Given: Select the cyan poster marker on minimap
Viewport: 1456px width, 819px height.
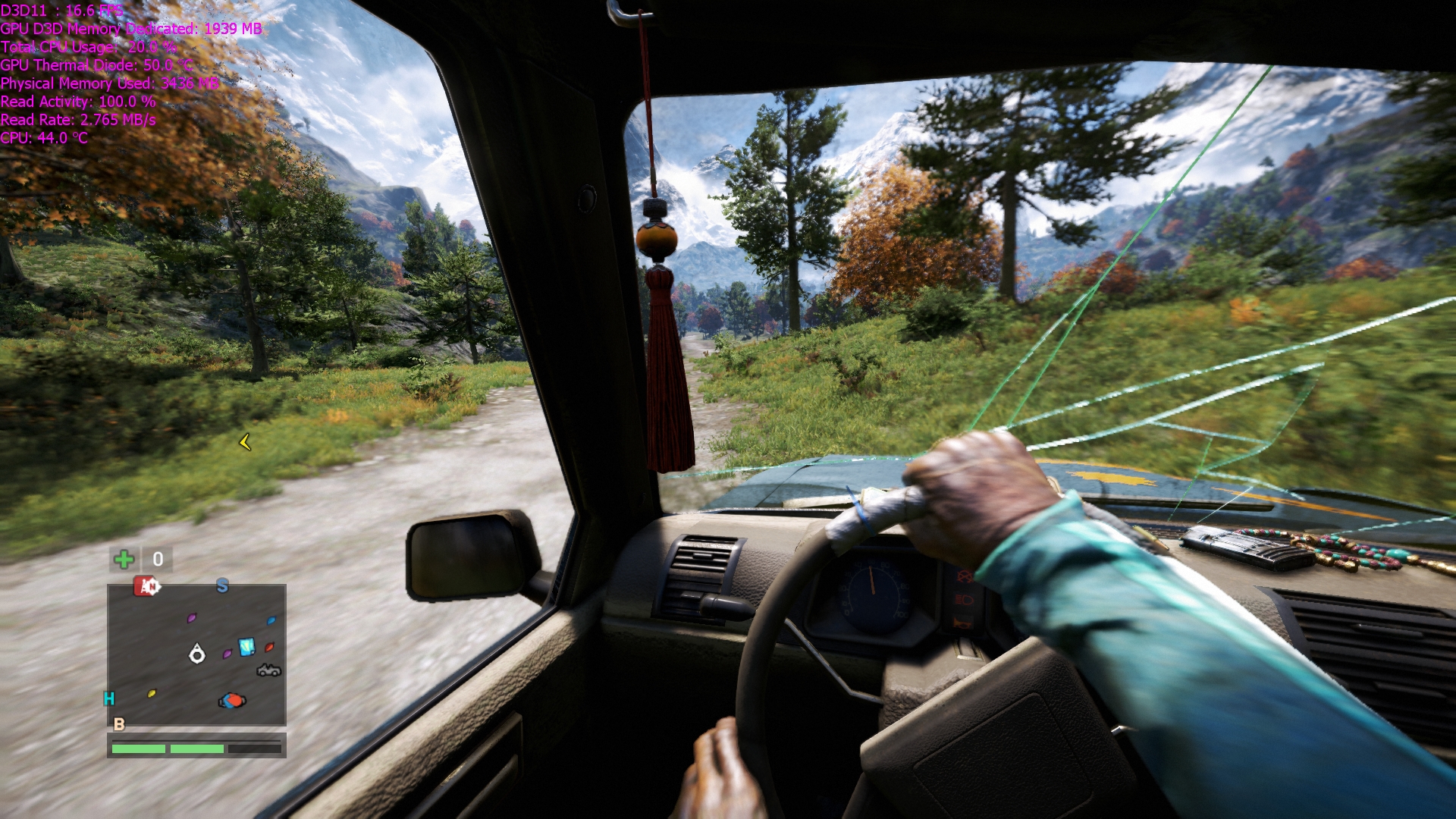Looking at the screenshot, I should pos(246,647).
